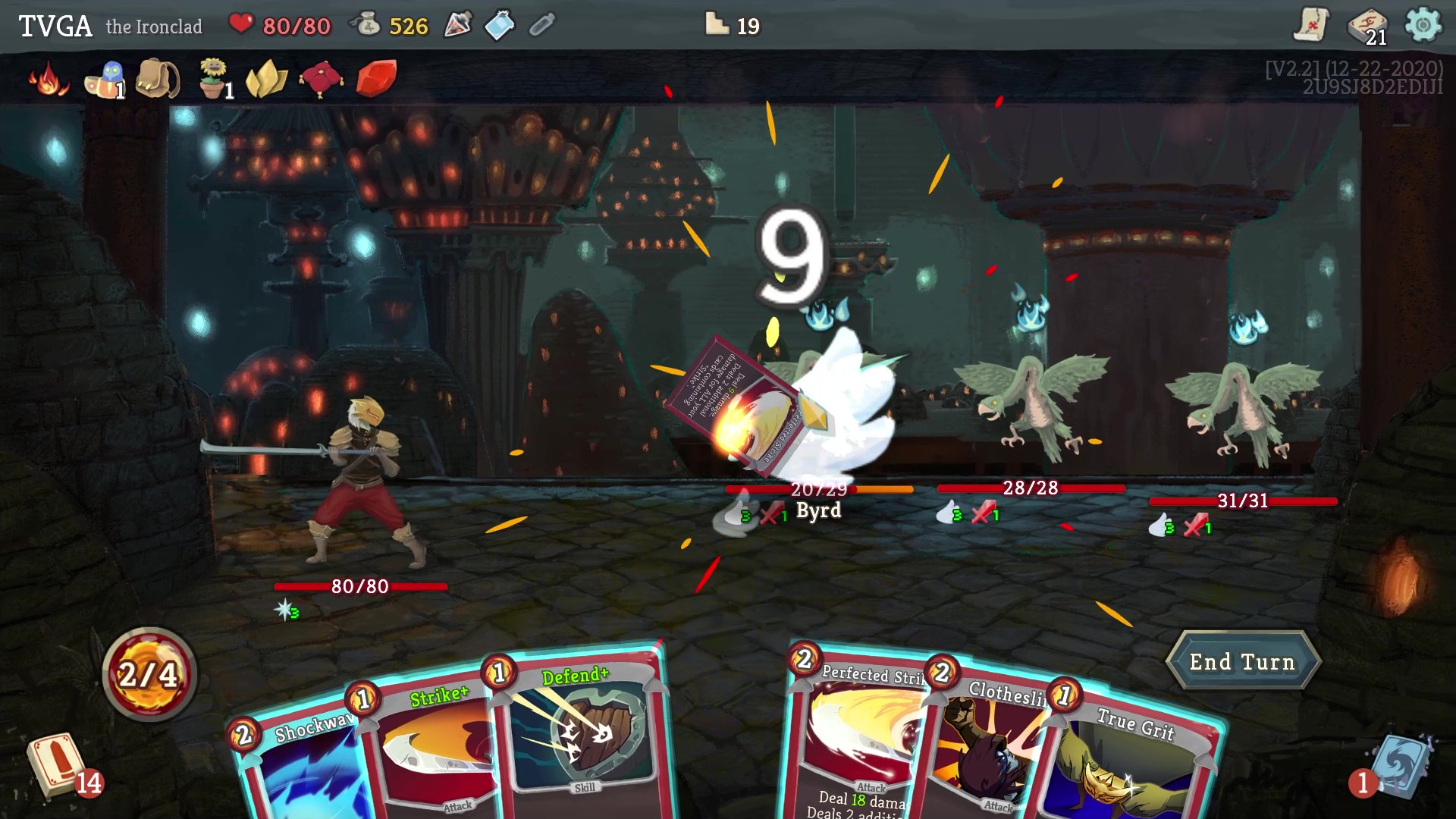
Task: View the discard pile
Action: (1399, 766)
